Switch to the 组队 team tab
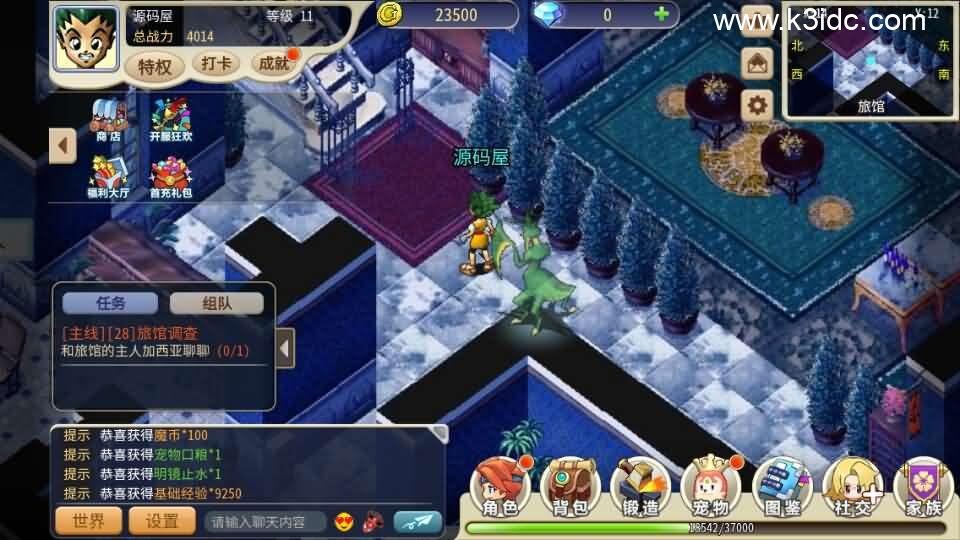960x540 pixels. (x=216, y=303)
